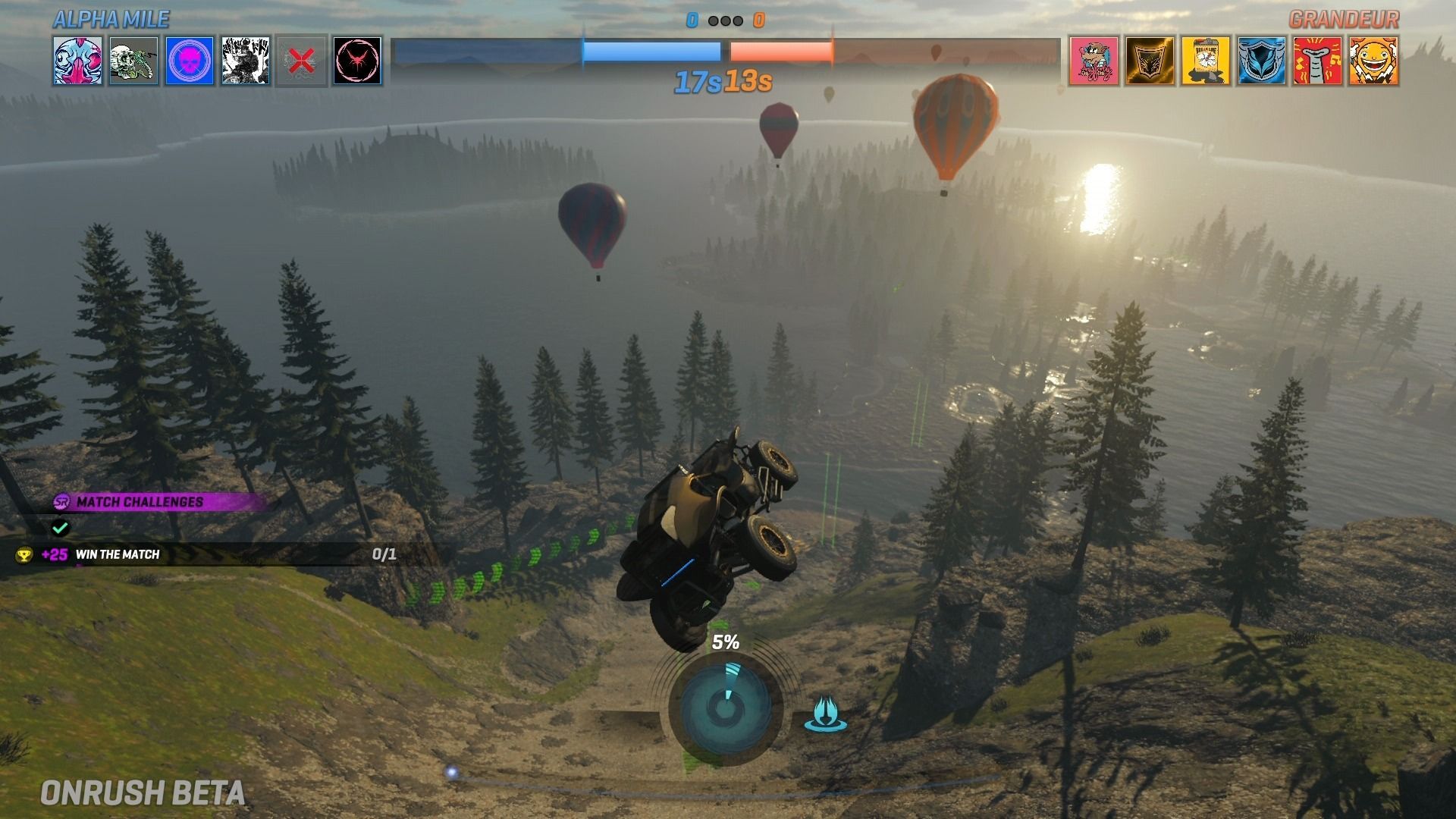This screenshot has height=819, width=1456.
Task: Choose the red dancing elephant trunk avatar
Action: click(x=1317, y=61)
